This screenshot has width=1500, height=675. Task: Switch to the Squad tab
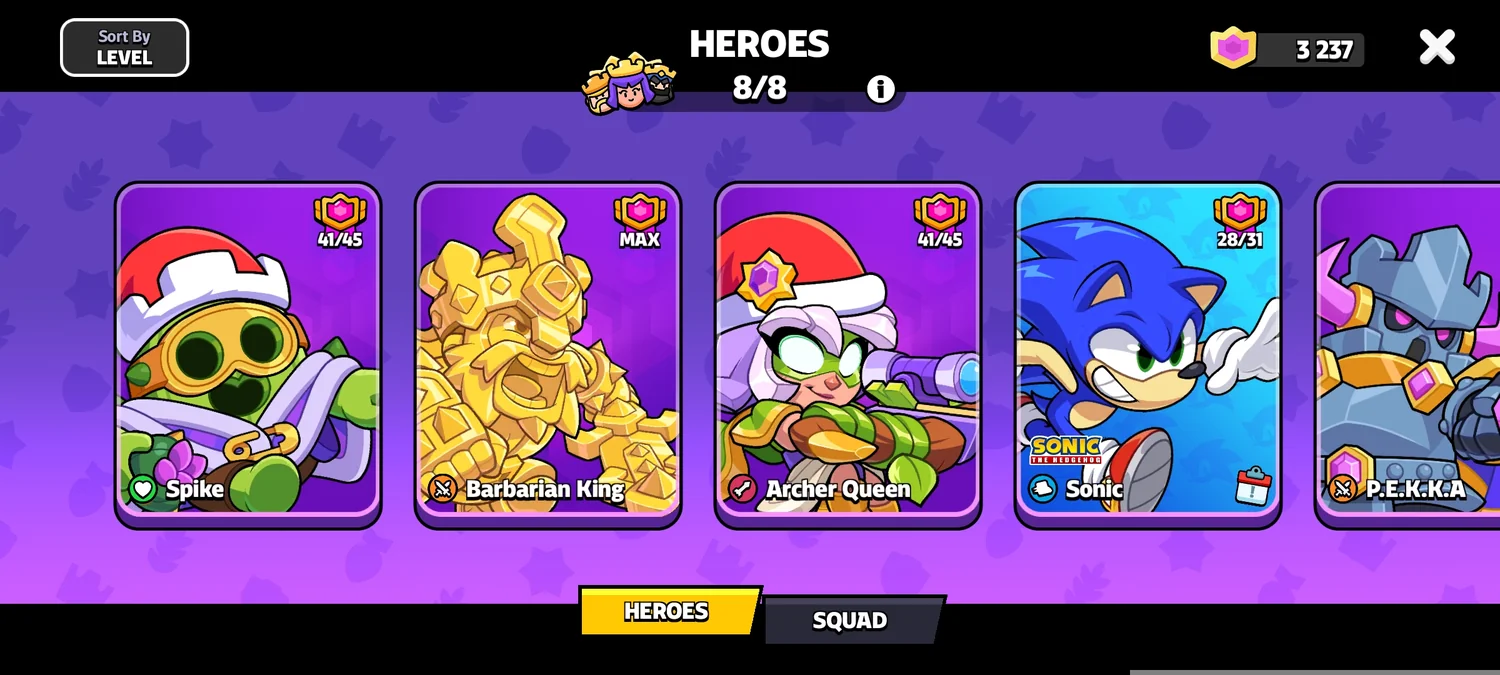click(850, 620)
